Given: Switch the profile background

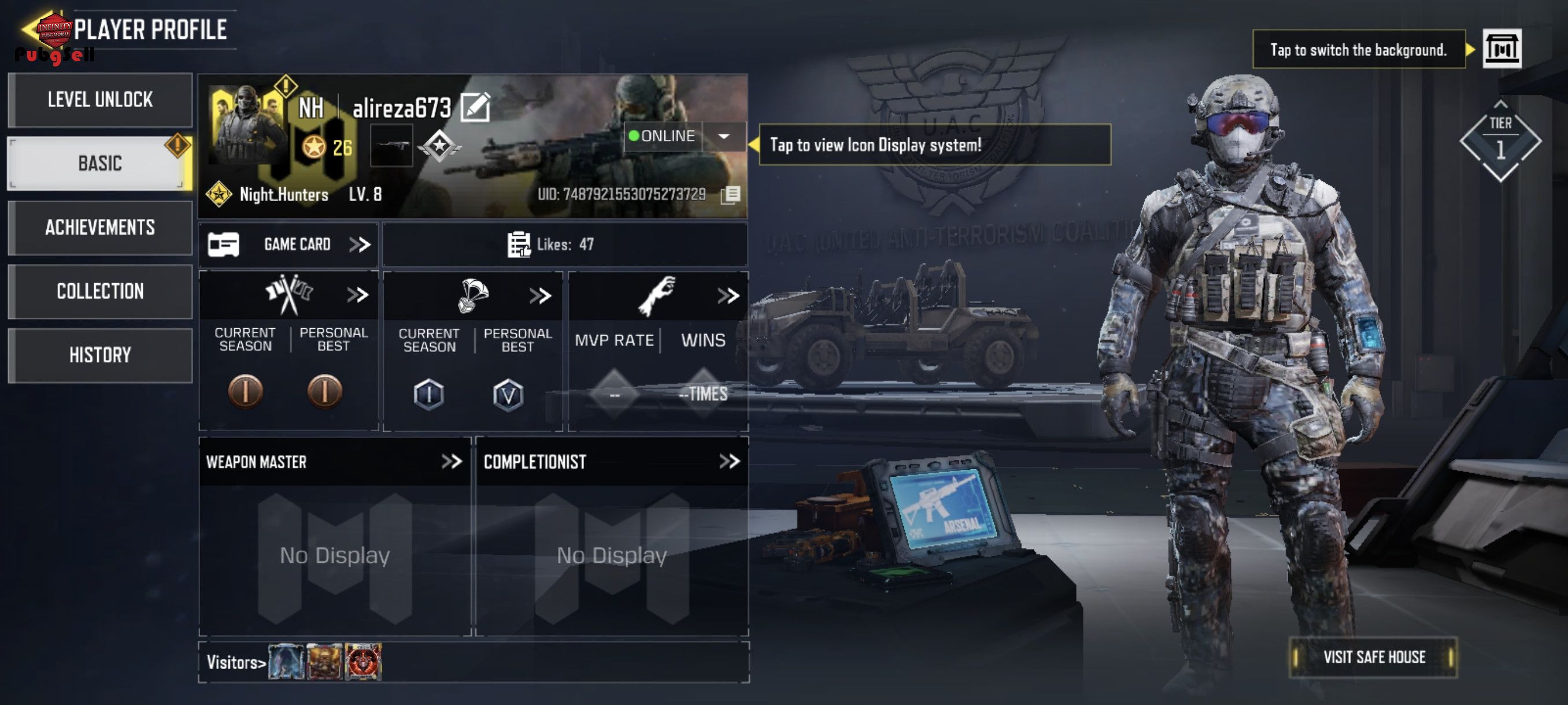Looking at the screenshot, I should [1501, 49].
